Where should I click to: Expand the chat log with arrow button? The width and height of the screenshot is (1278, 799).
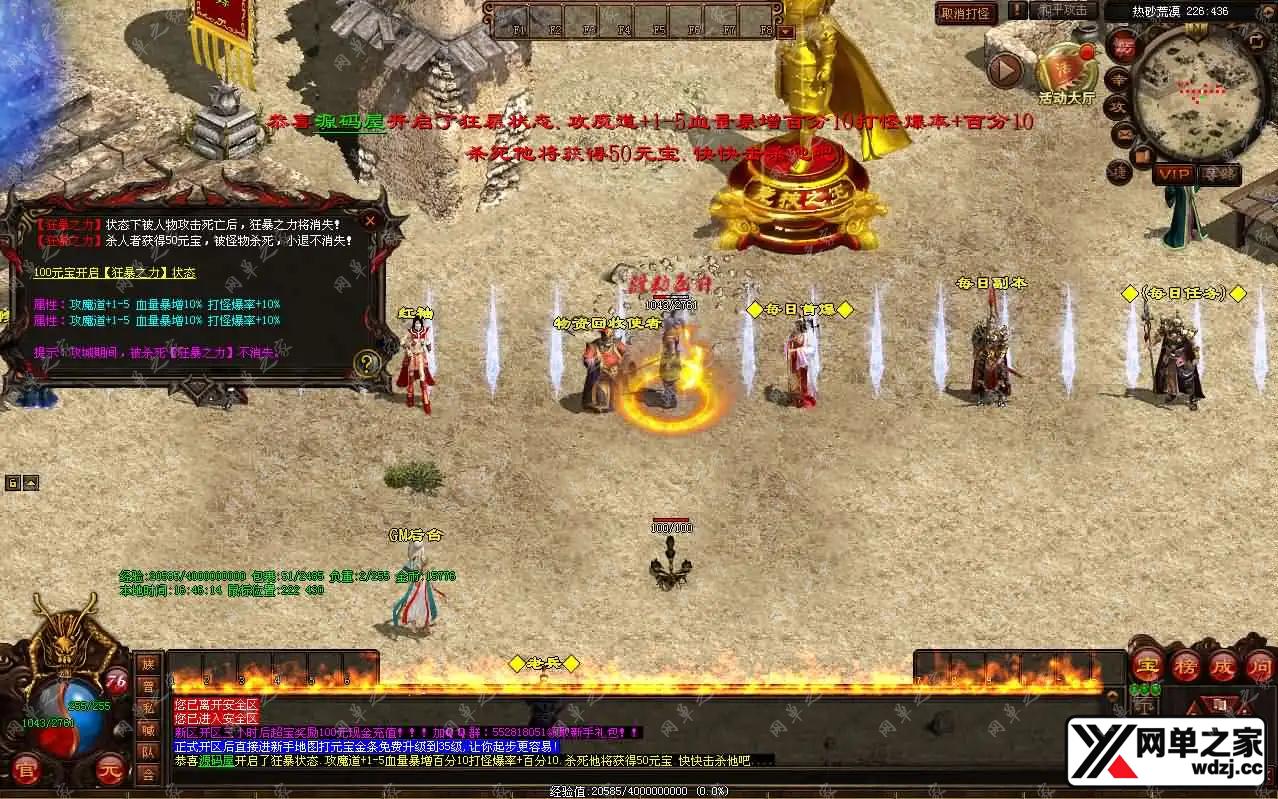pos(1112,695)
